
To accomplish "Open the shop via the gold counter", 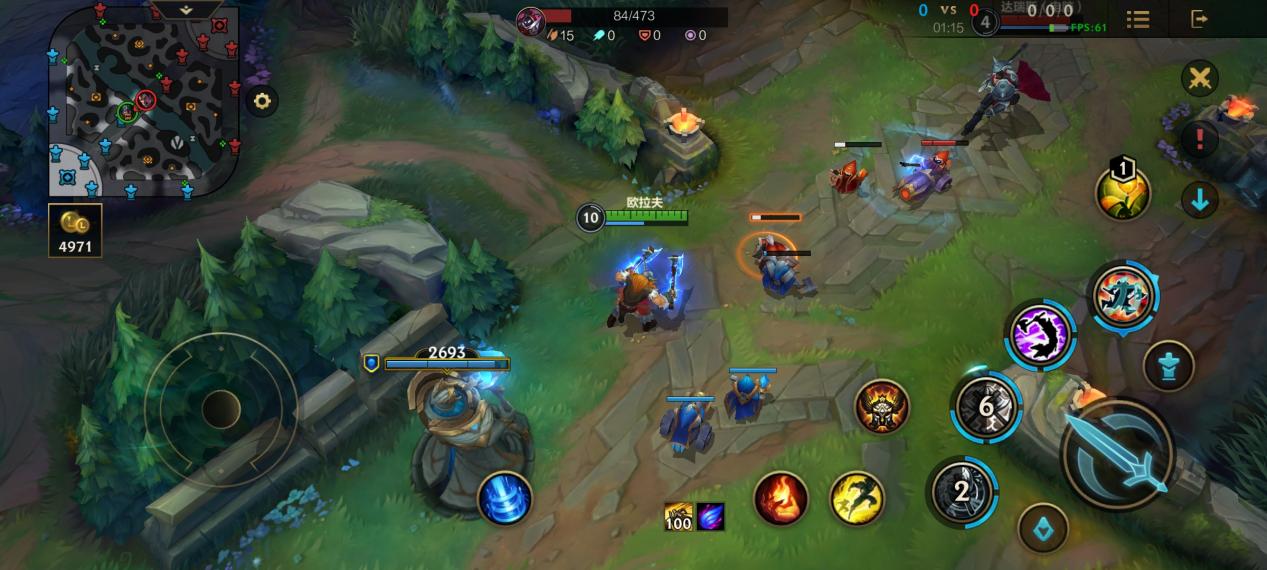I will (75, 231).
